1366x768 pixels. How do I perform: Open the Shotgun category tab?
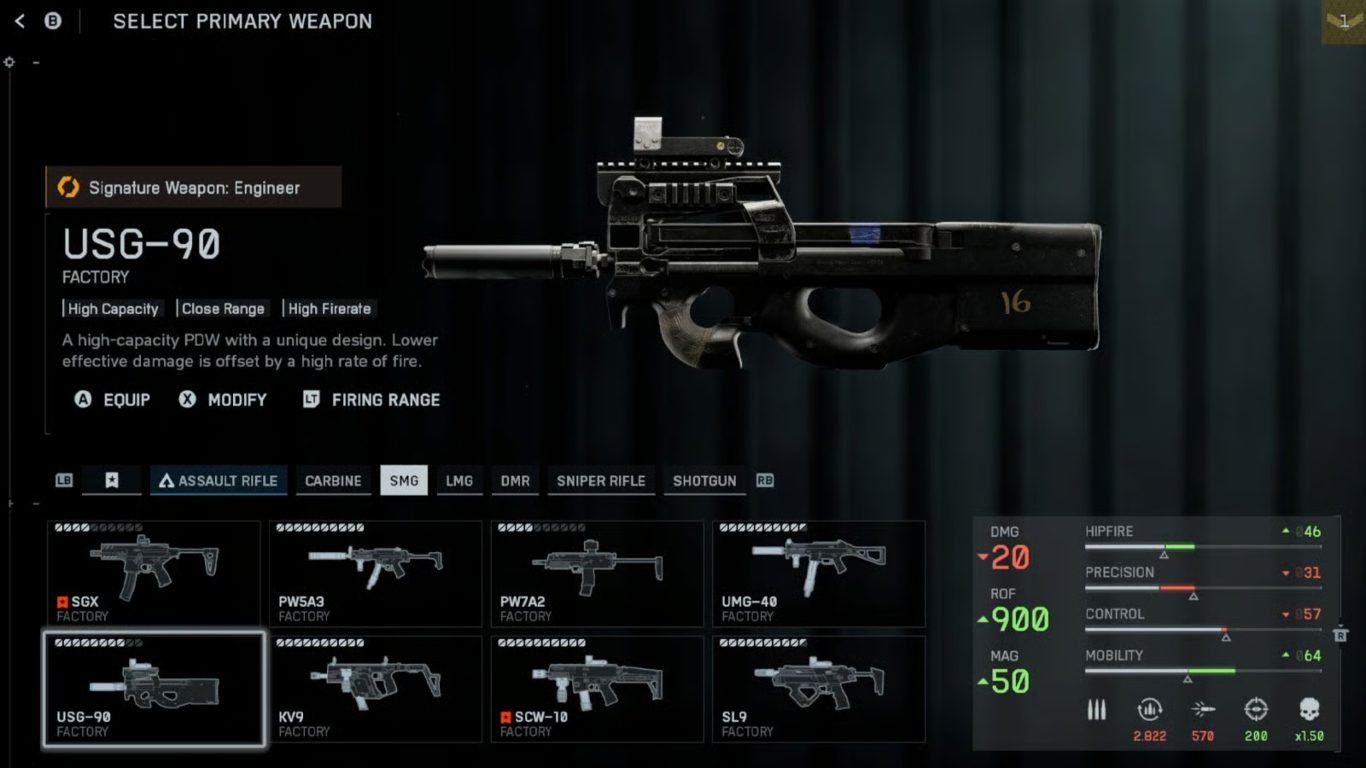coord(704,481)
